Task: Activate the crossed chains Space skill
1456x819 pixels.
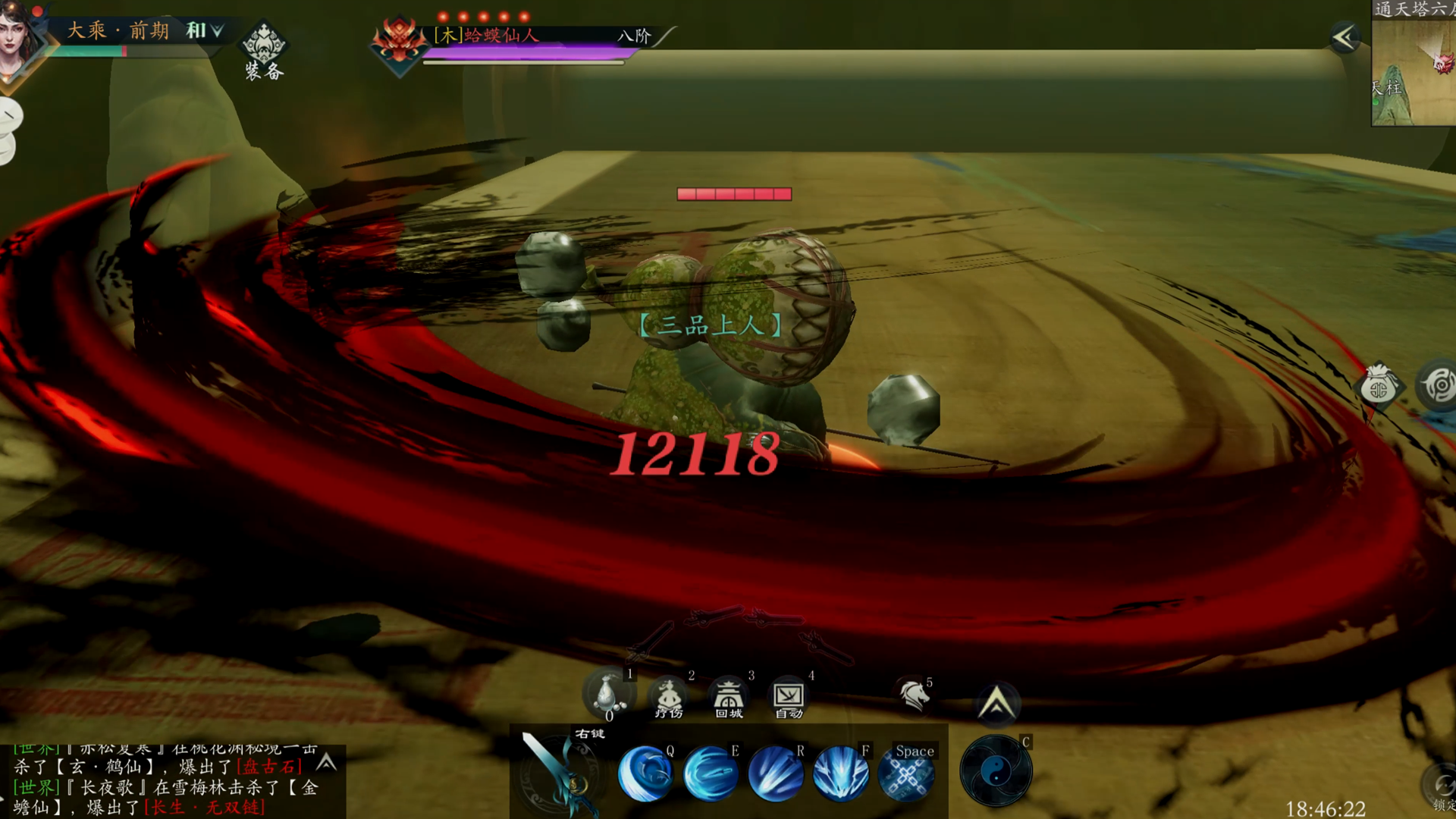Action: (906, 773)
